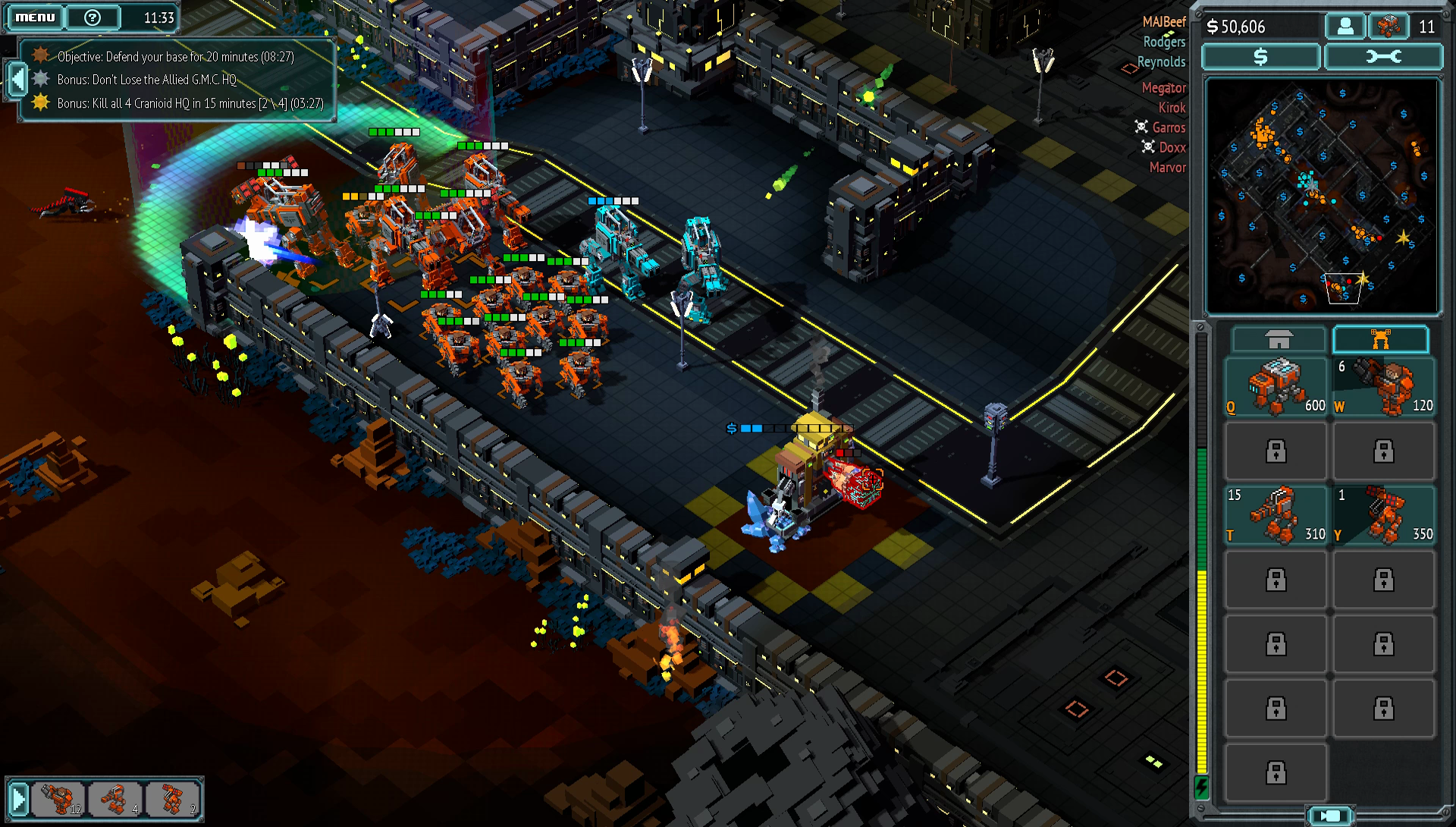Screen dimensions: 1456x827
Task: Switch to the units tab
Action: pos(1380,339)
